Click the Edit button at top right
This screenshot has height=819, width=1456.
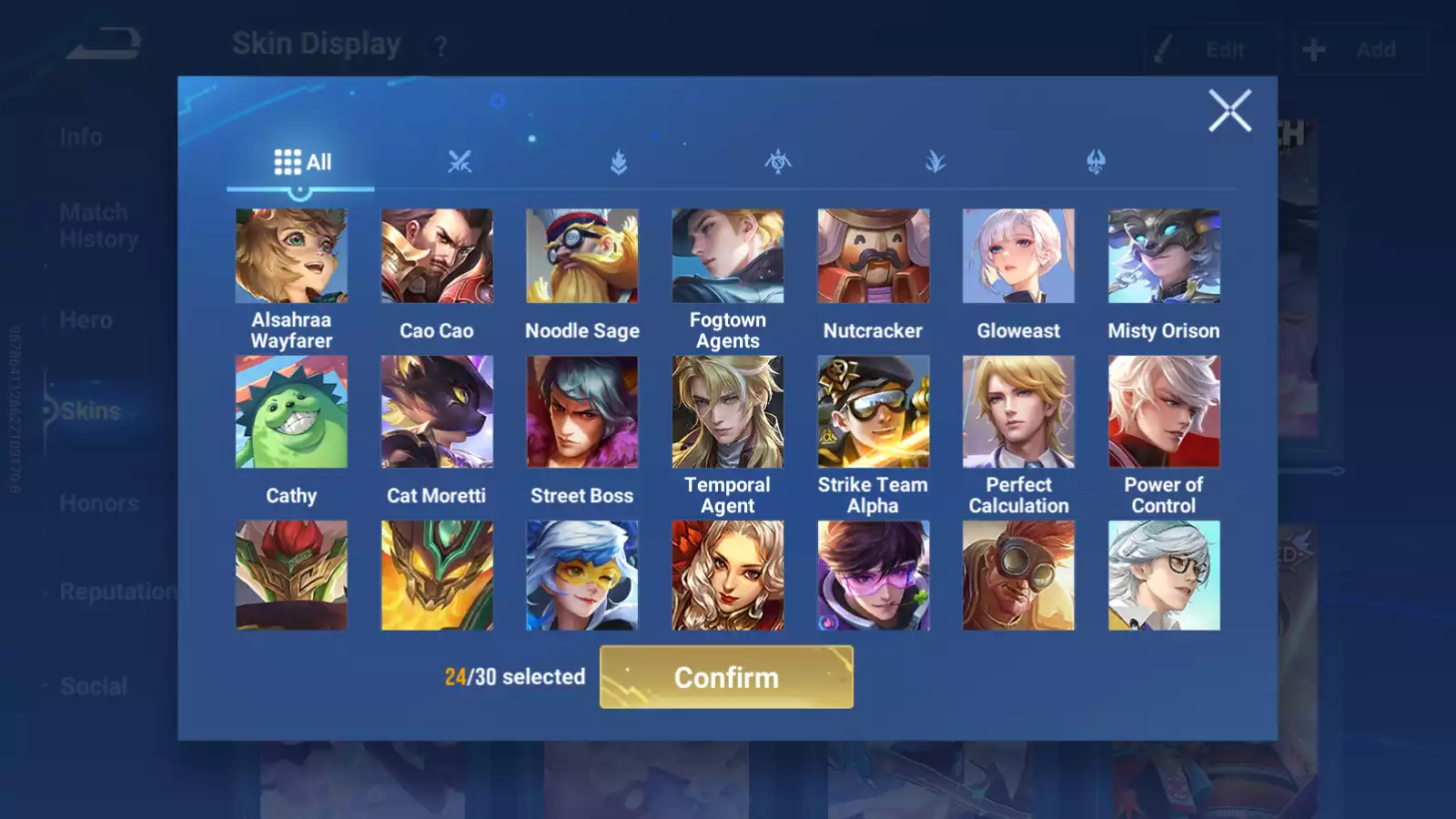1213,49
